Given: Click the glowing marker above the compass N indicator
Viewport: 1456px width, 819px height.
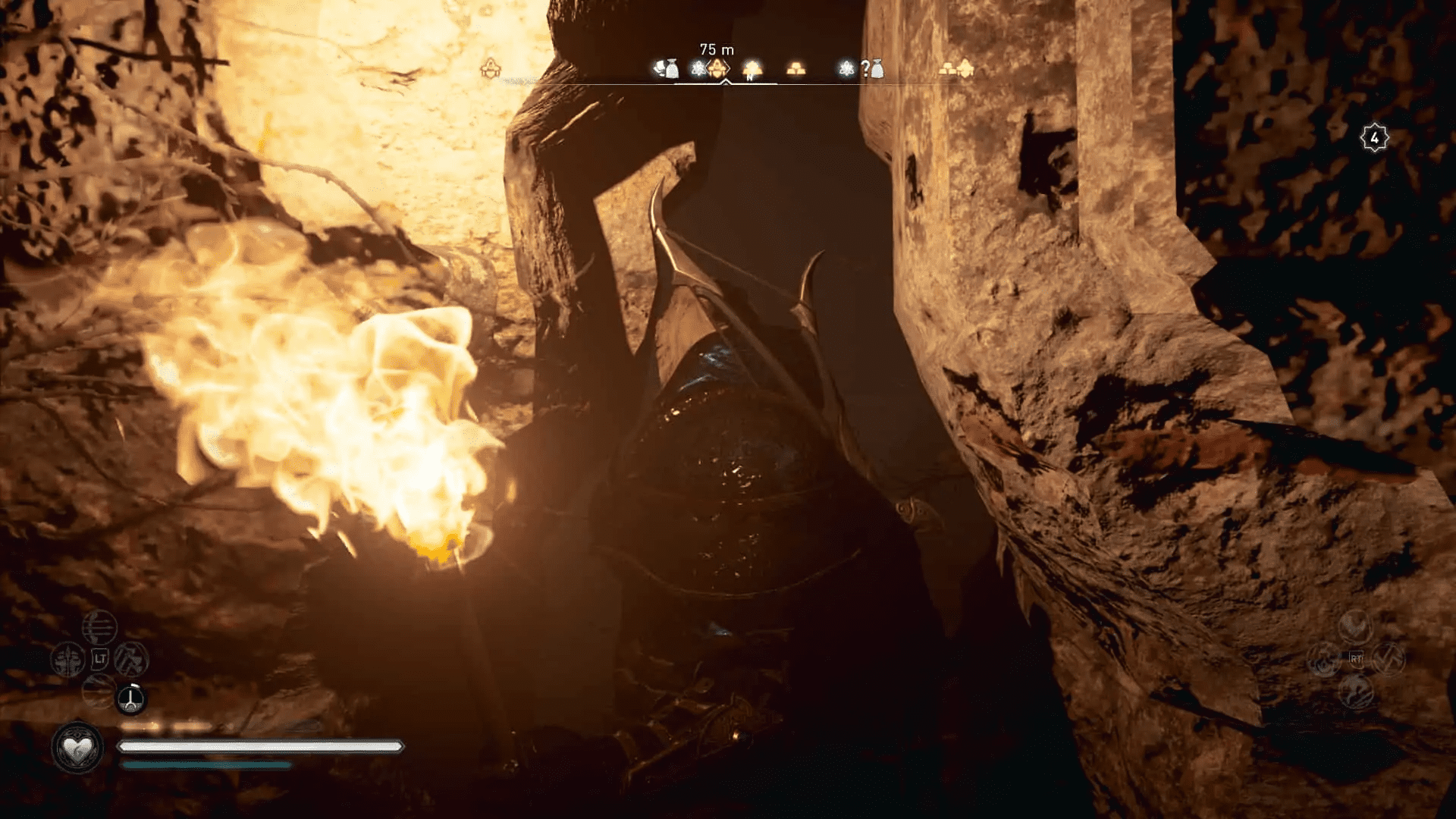Looking at the screenshot, I should pyautogui.click(x=751, y=67).
